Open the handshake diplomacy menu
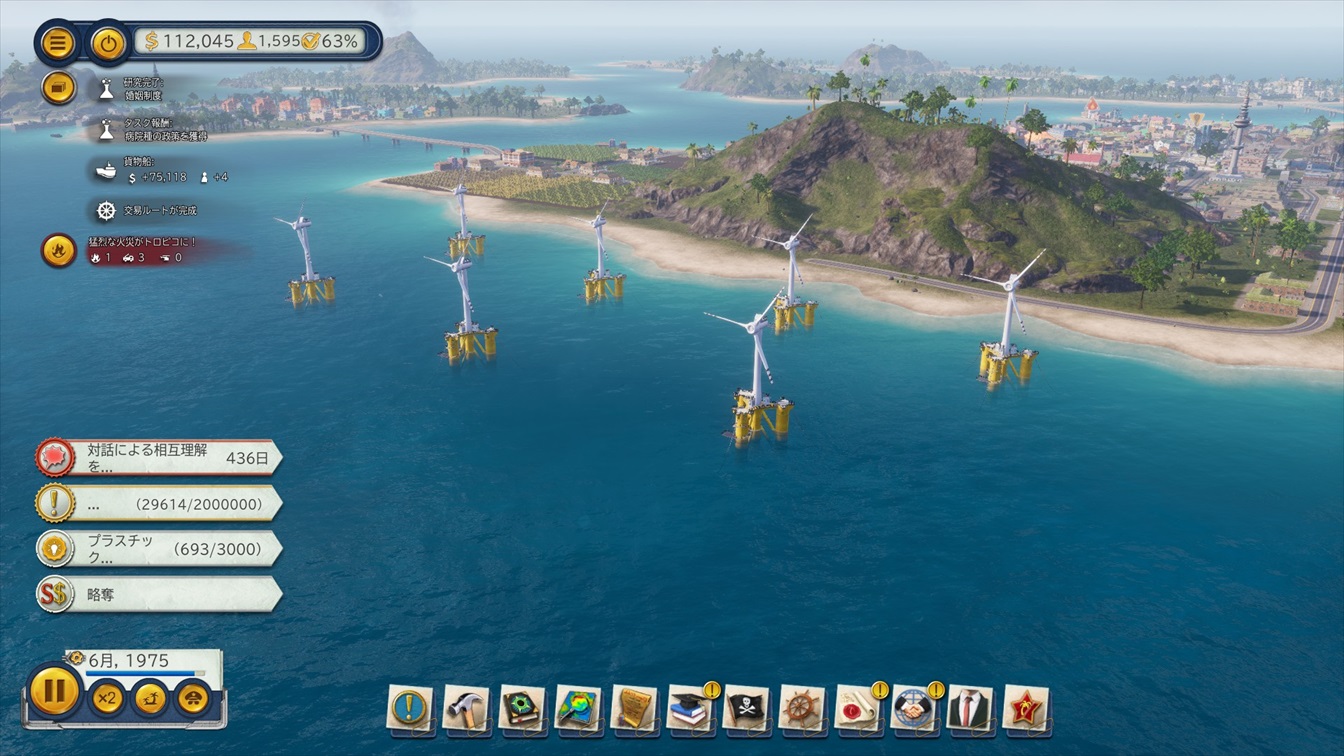Screen dimensions: 1344x756 click(914, 708)
